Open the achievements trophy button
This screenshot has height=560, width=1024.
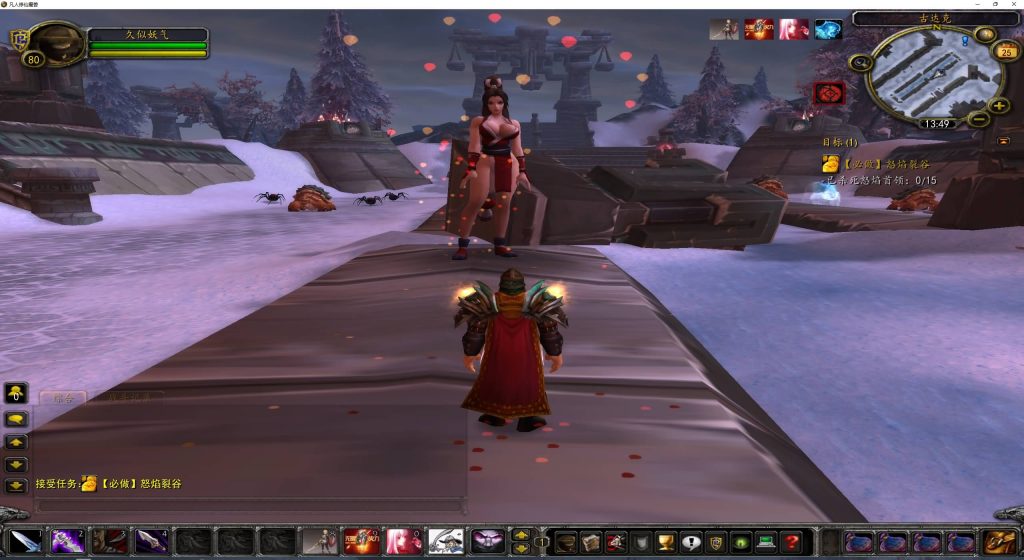[665, 542]
